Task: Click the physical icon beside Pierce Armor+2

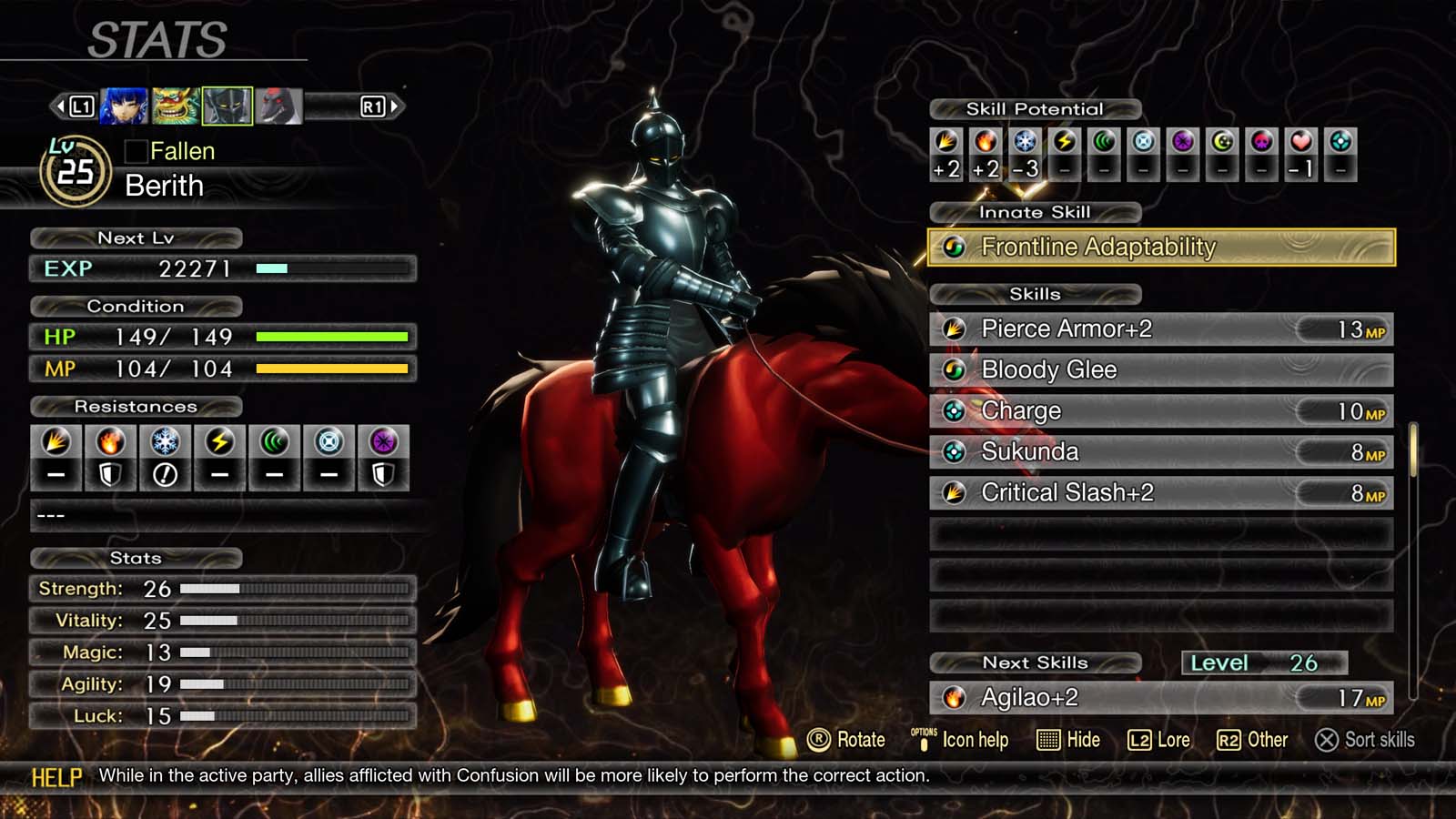Action: click(x=954, y=329)
